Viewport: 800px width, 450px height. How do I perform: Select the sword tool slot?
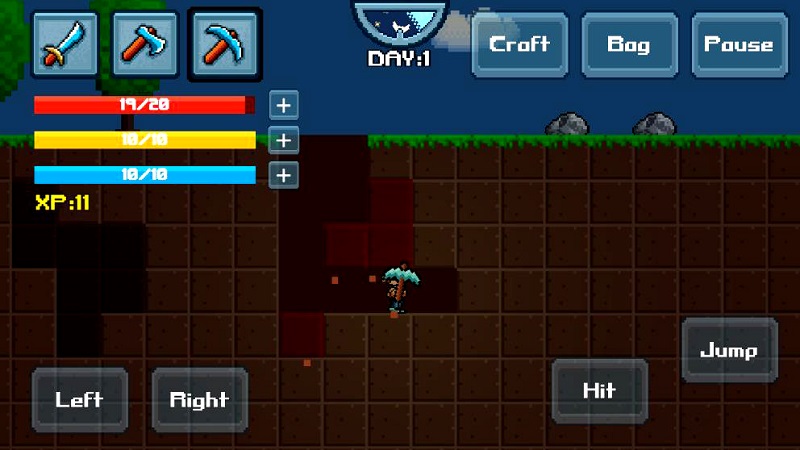67,44
